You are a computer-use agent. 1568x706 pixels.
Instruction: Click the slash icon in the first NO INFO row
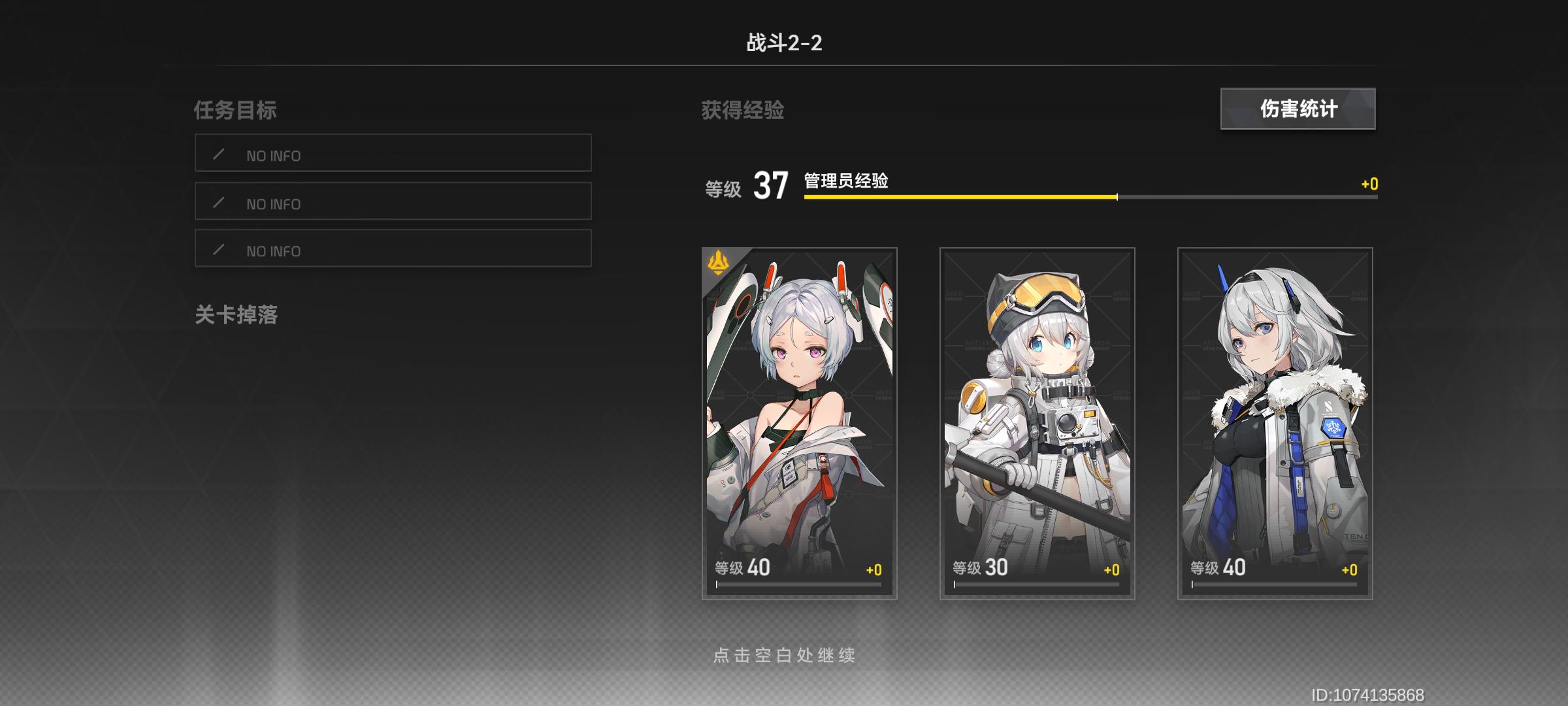(x=219, y=153)
